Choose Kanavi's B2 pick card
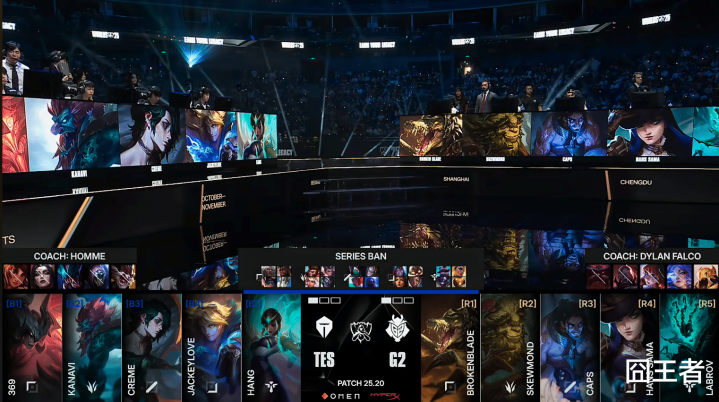The width and height of the screenshot is (719, 402). coord(91,345)
